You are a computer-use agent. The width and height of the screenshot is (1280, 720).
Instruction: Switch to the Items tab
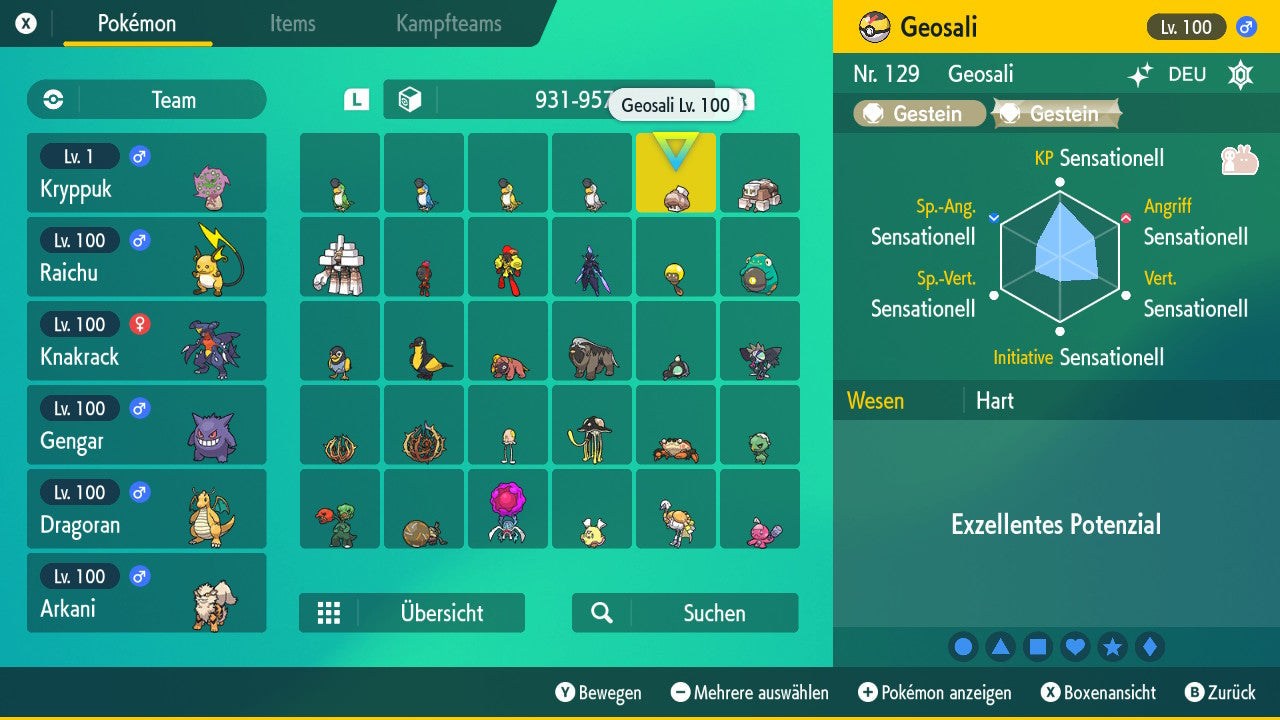click(292, 25)
